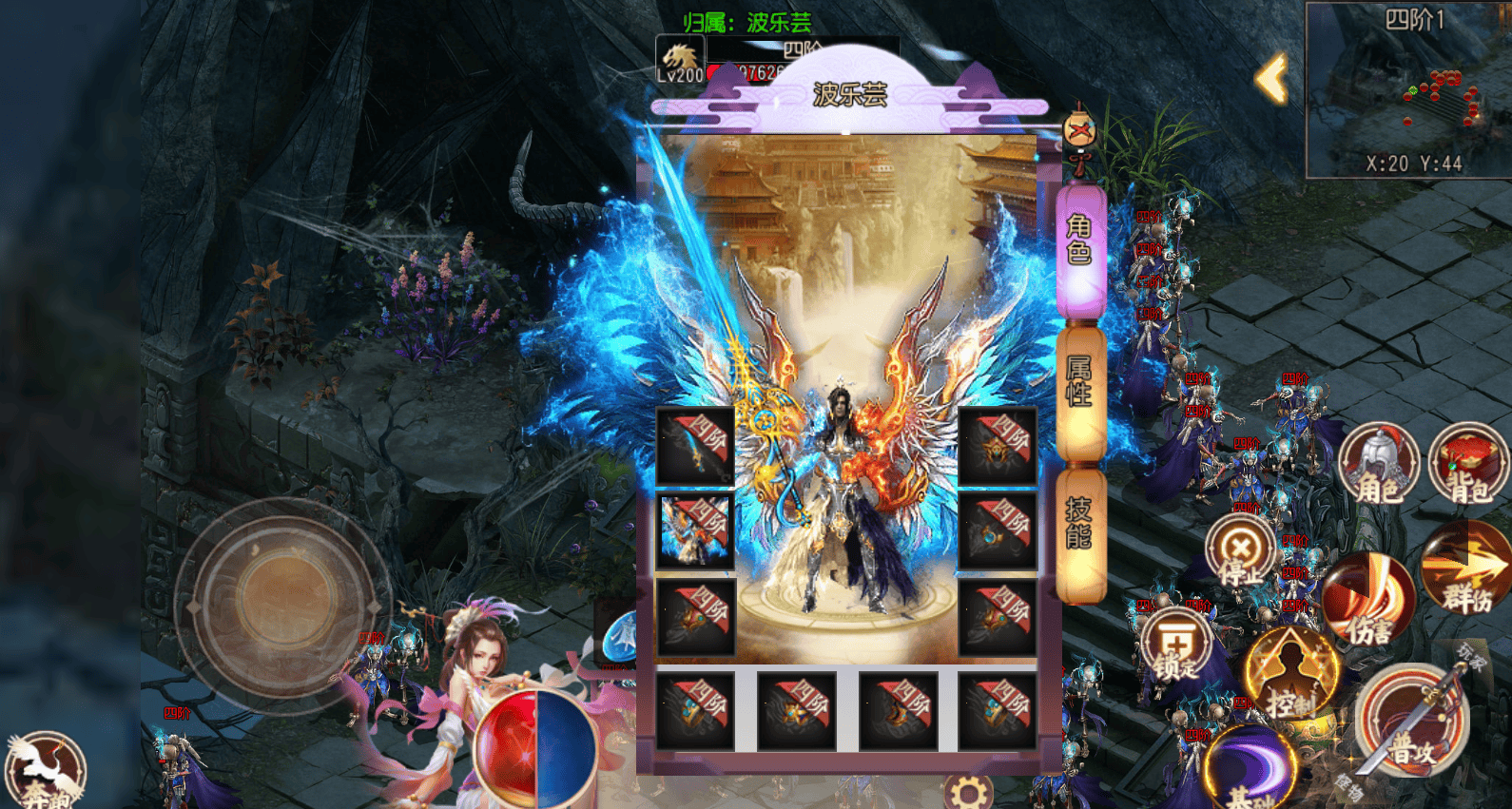Cast the 控制 control skill

click(x=1291, y=675)
